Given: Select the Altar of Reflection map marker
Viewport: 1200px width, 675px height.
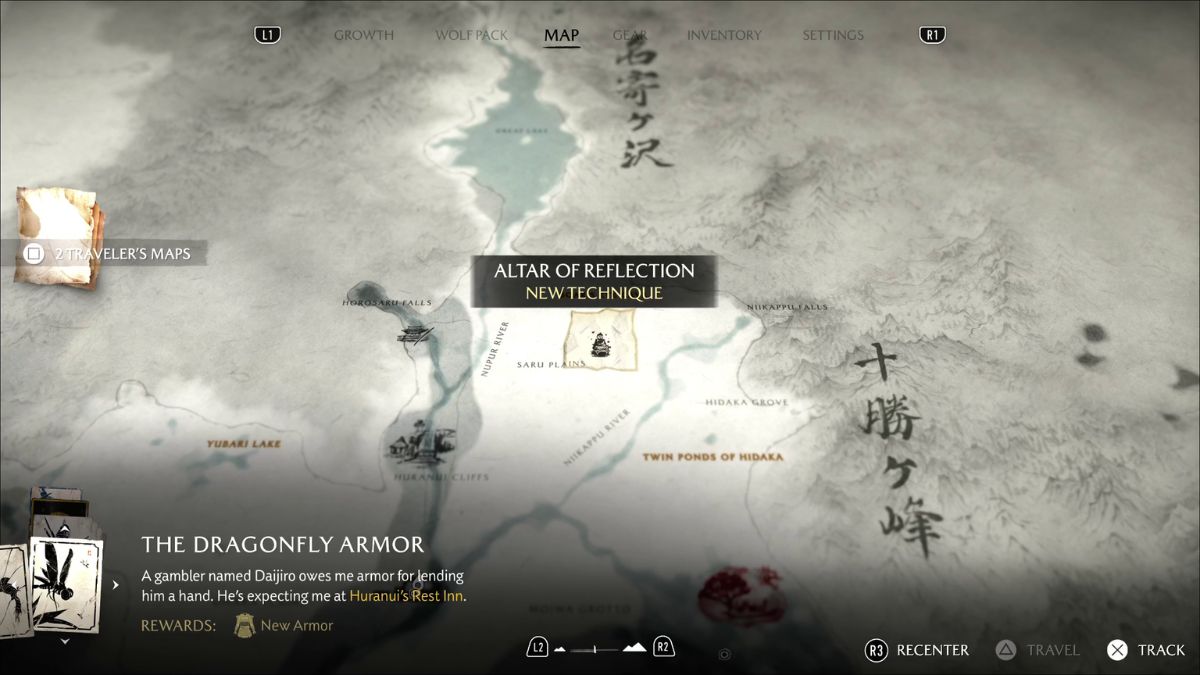Looking at the screenshot, I should tap(600, 341).
